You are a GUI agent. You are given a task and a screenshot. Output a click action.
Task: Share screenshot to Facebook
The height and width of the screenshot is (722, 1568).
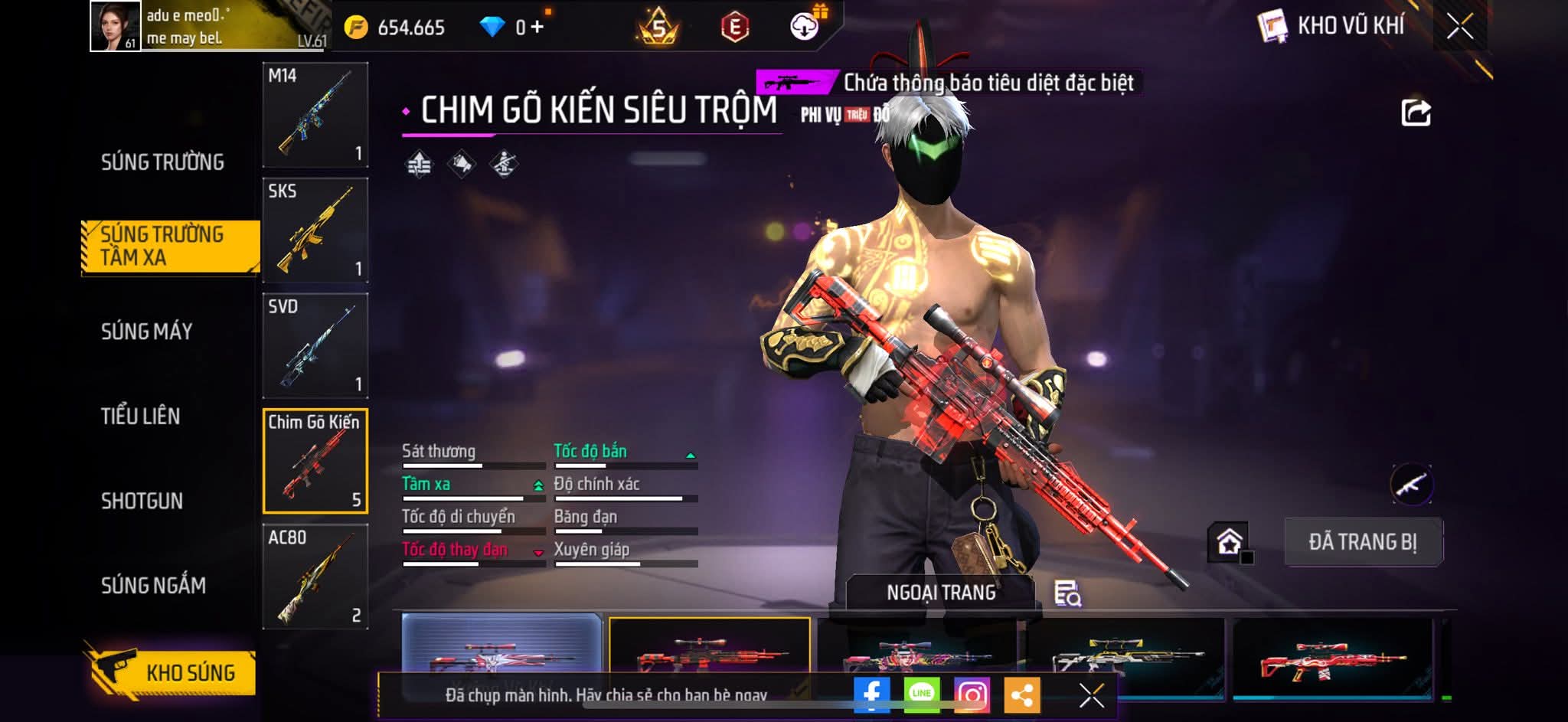(871, 694)
